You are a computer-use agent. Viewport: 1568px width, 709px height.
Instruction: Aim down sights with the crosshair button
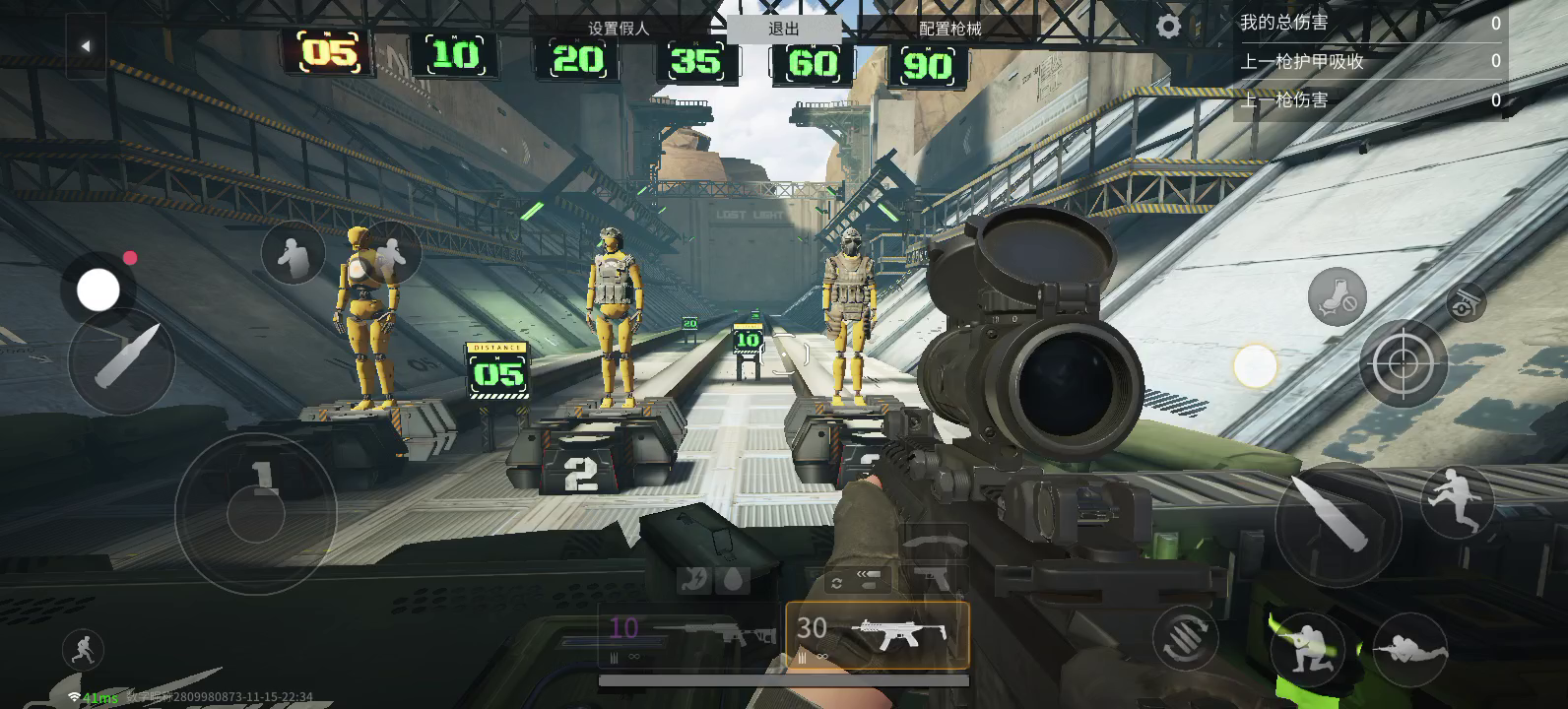tap(1403, 363)
